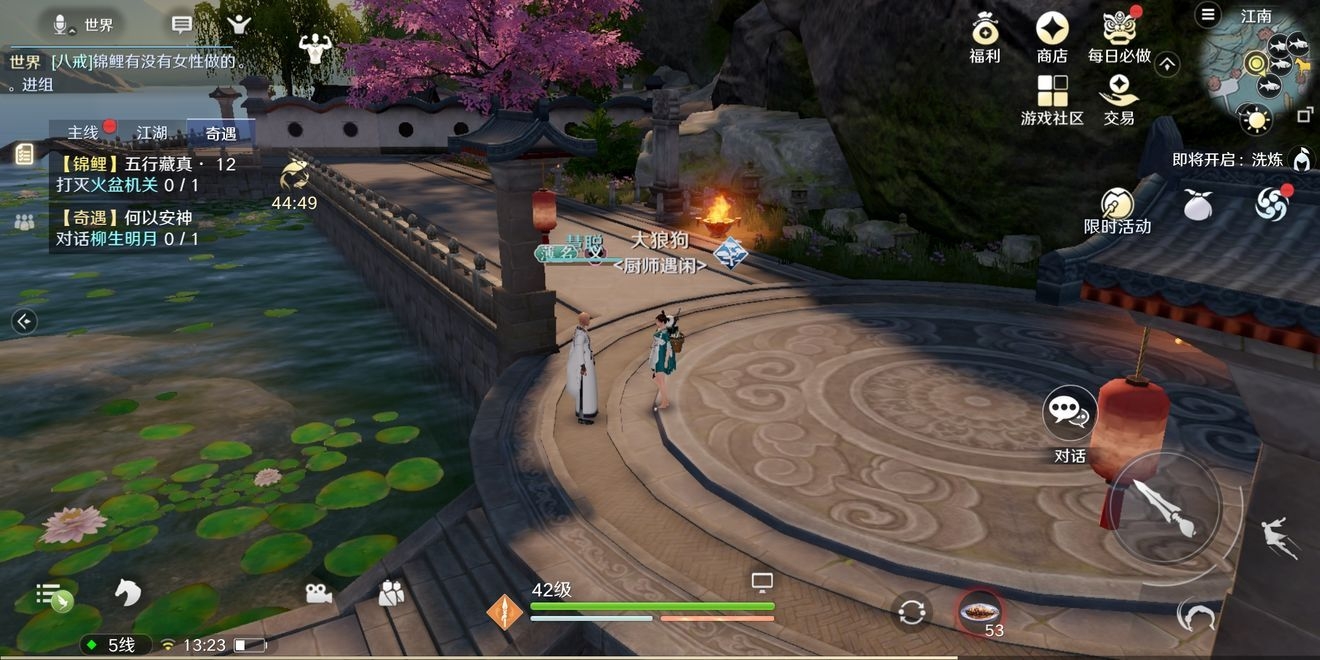
Task: Open the 世界 chat channel
Action: pyautogui.click(x=85, y=24)
